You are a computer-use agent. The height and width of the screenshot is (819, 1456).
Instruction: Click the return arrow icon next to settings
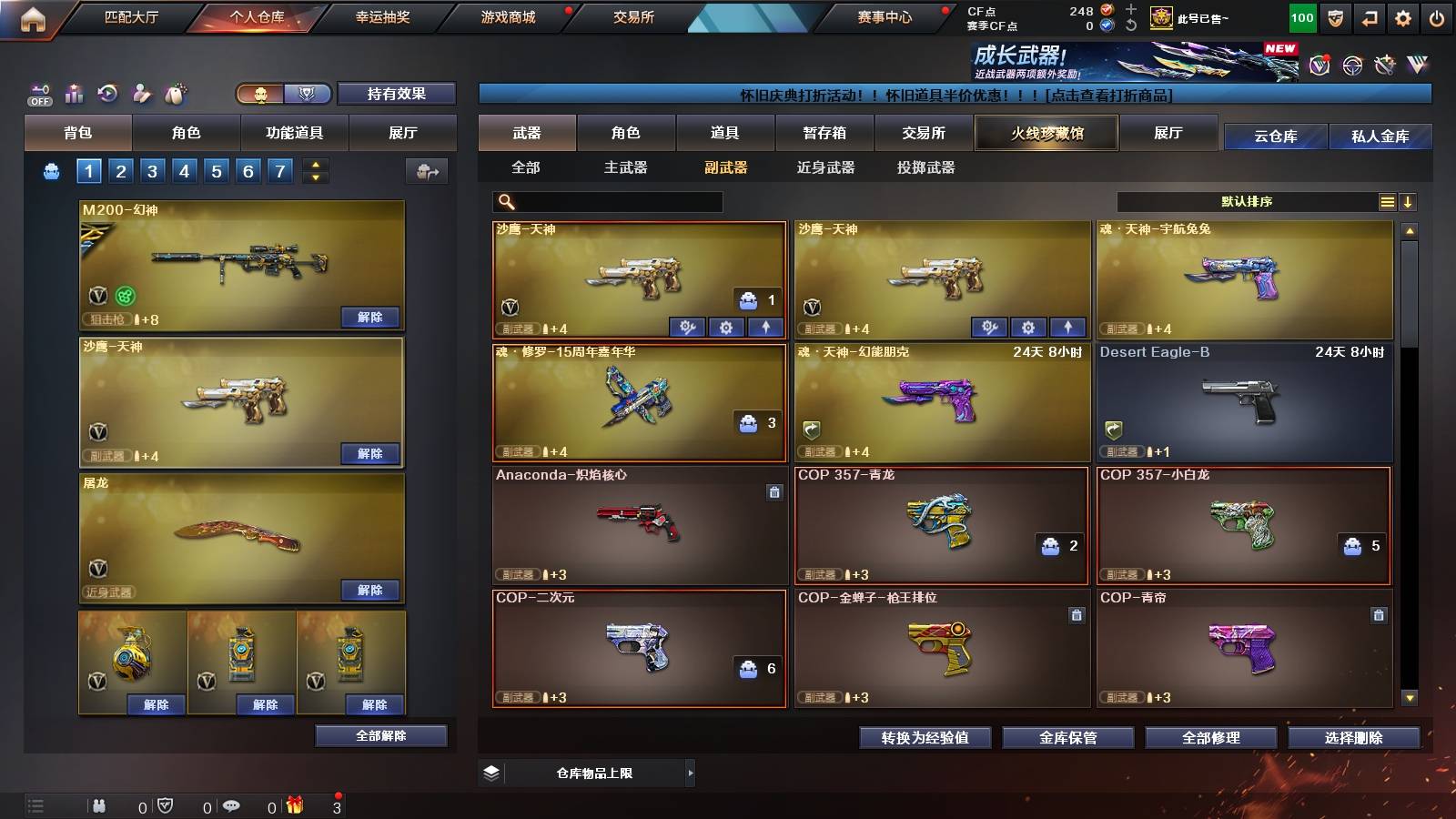coord(1370,16)
